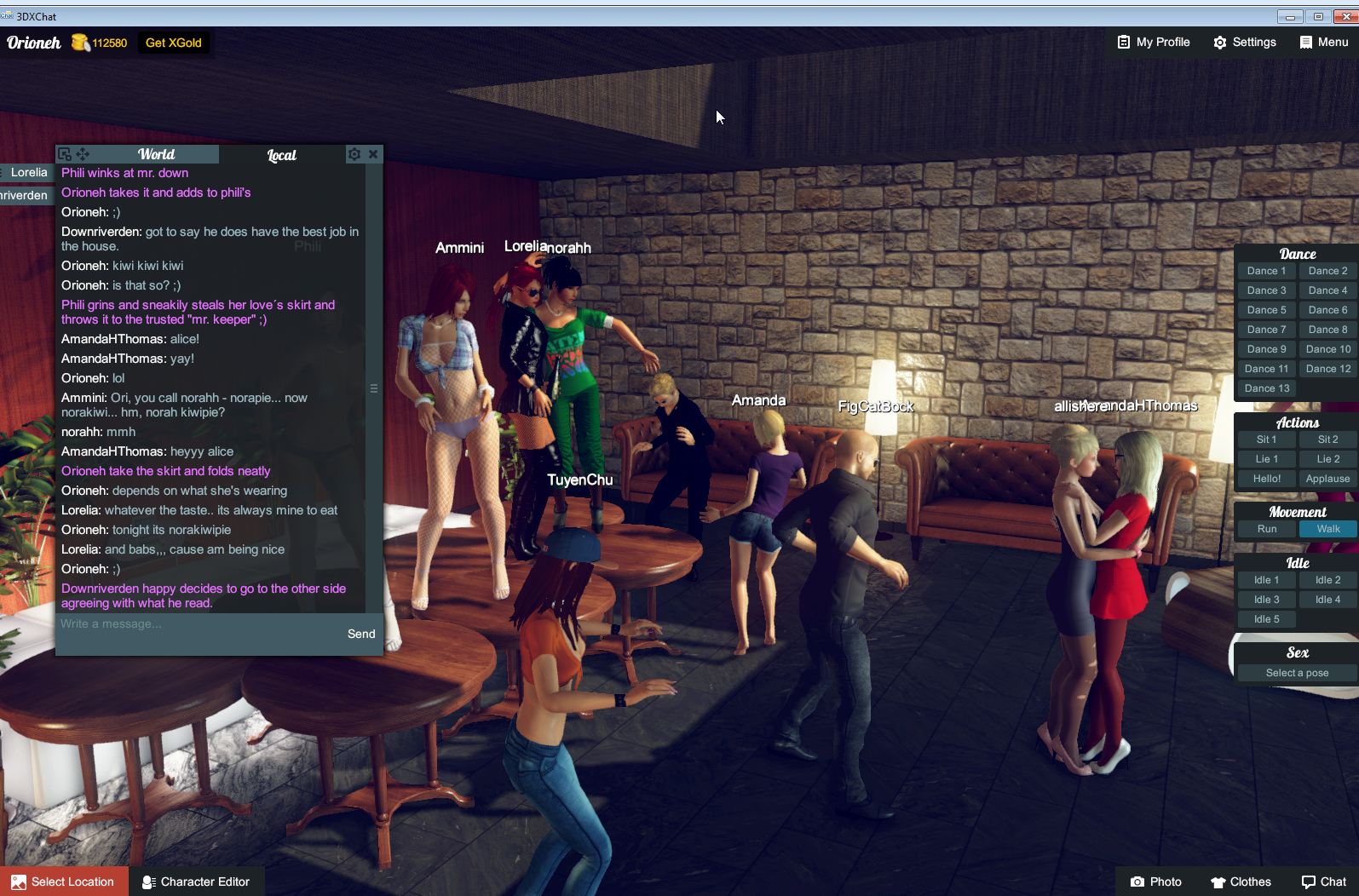This screenshot has height=896, width=1359.
Task: Click the XGold coin pouch icon
Action: [79, 42]
